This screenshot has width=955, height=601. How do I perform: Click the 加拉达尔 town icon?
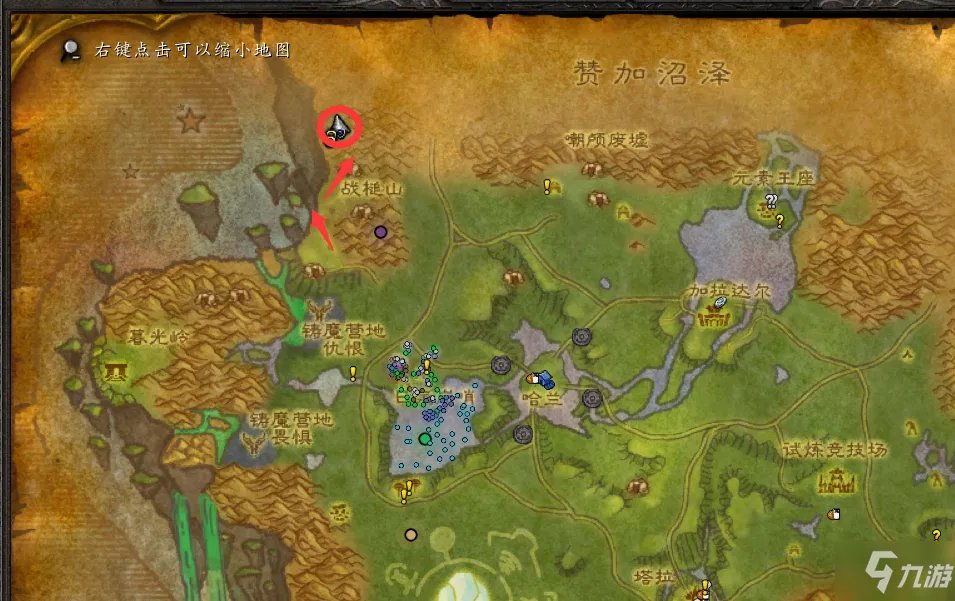click(713, 320)
